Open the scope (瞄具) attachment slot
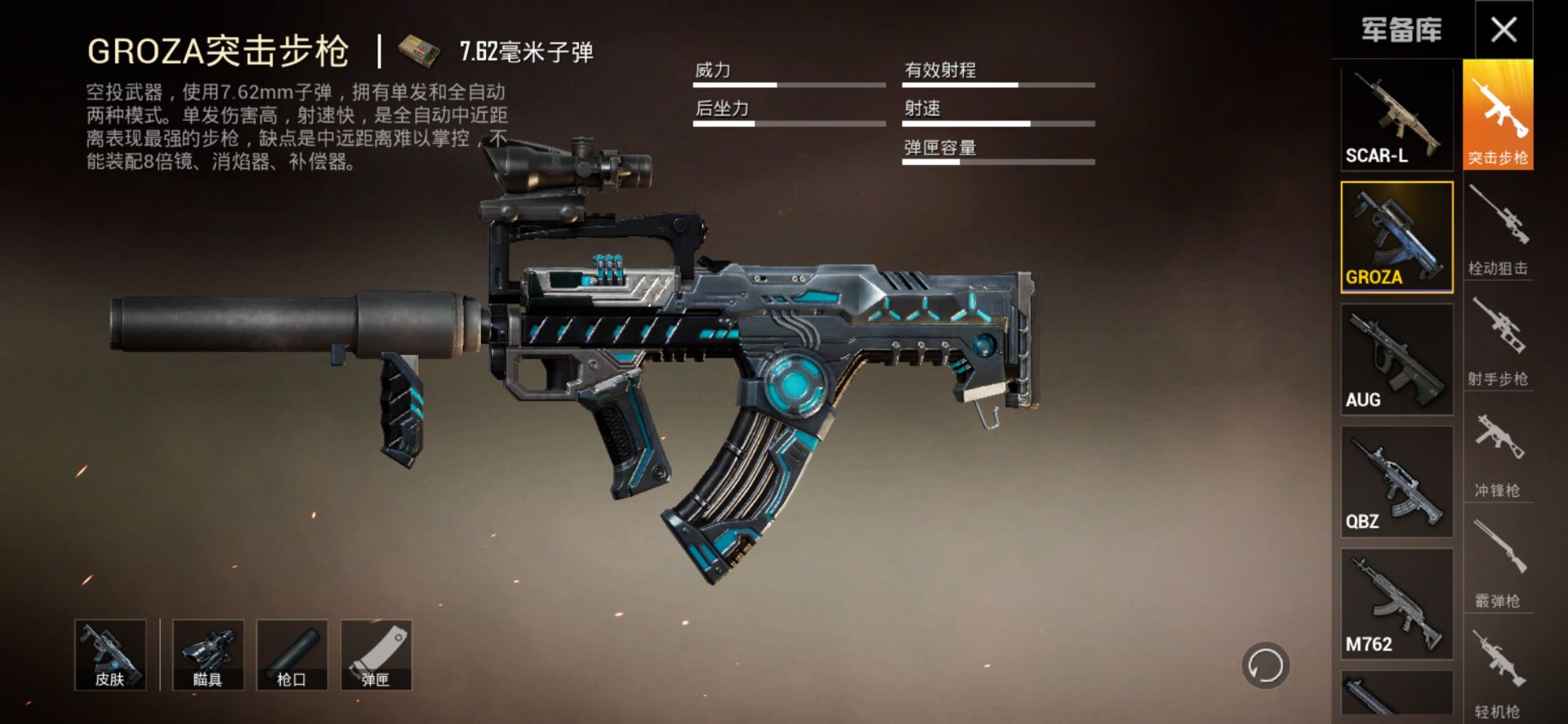Viewport: 1568px width, 724px height. tap(207, 654)
